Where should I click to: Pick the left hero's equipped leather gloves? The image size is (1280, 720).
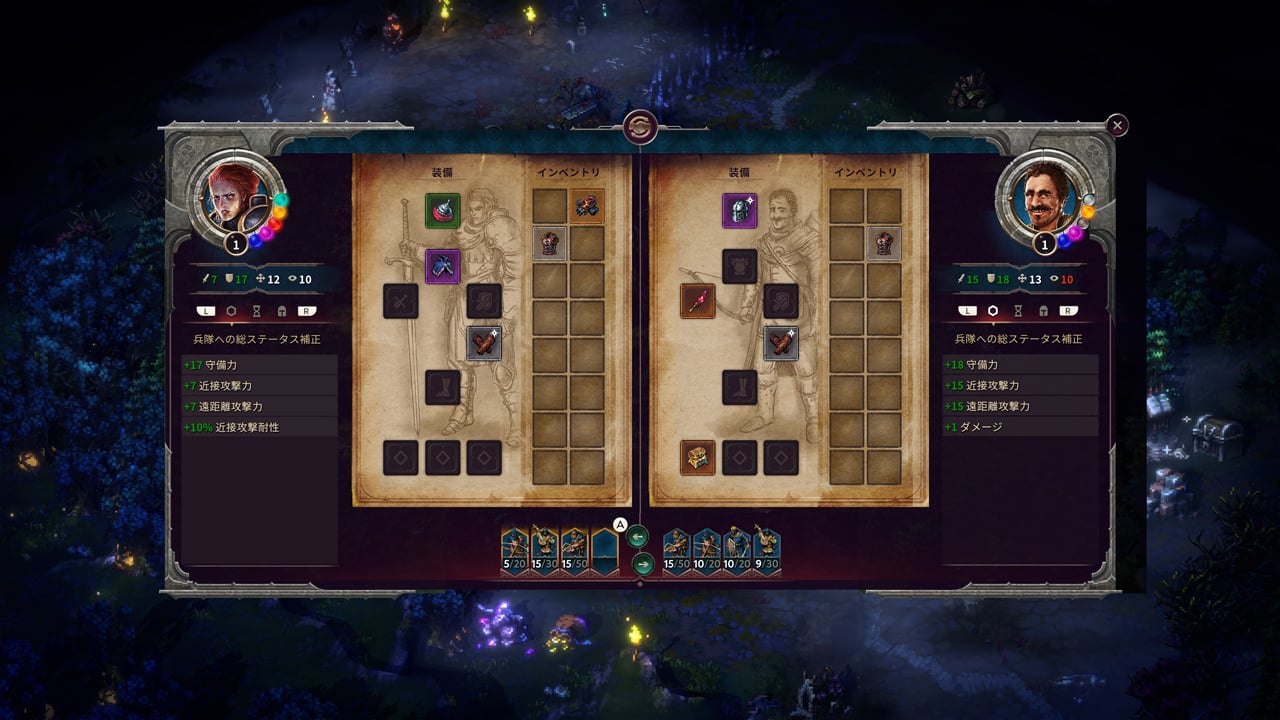click(x=484, y=343)
